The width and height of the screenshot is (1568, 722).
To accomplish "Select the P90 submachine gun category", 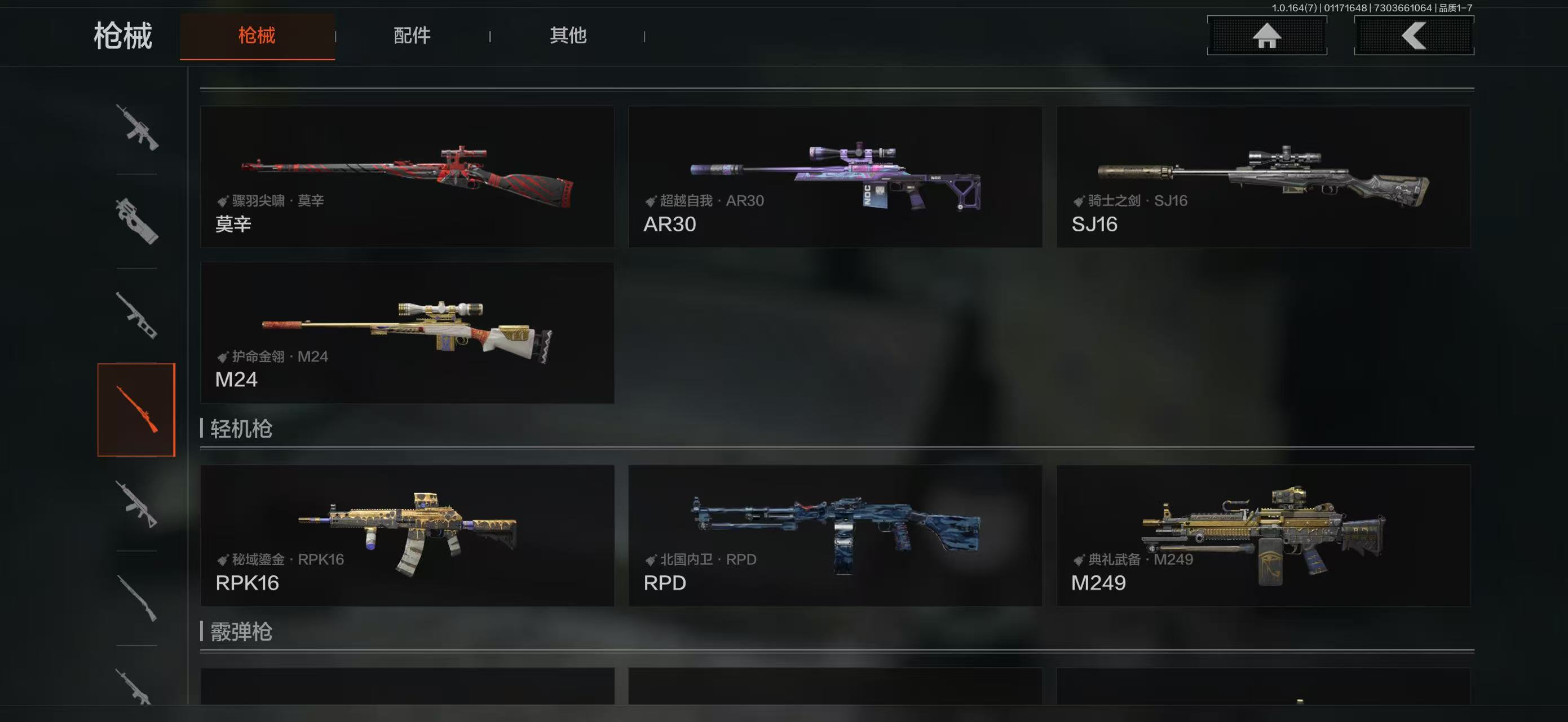I will pos(137,221).
